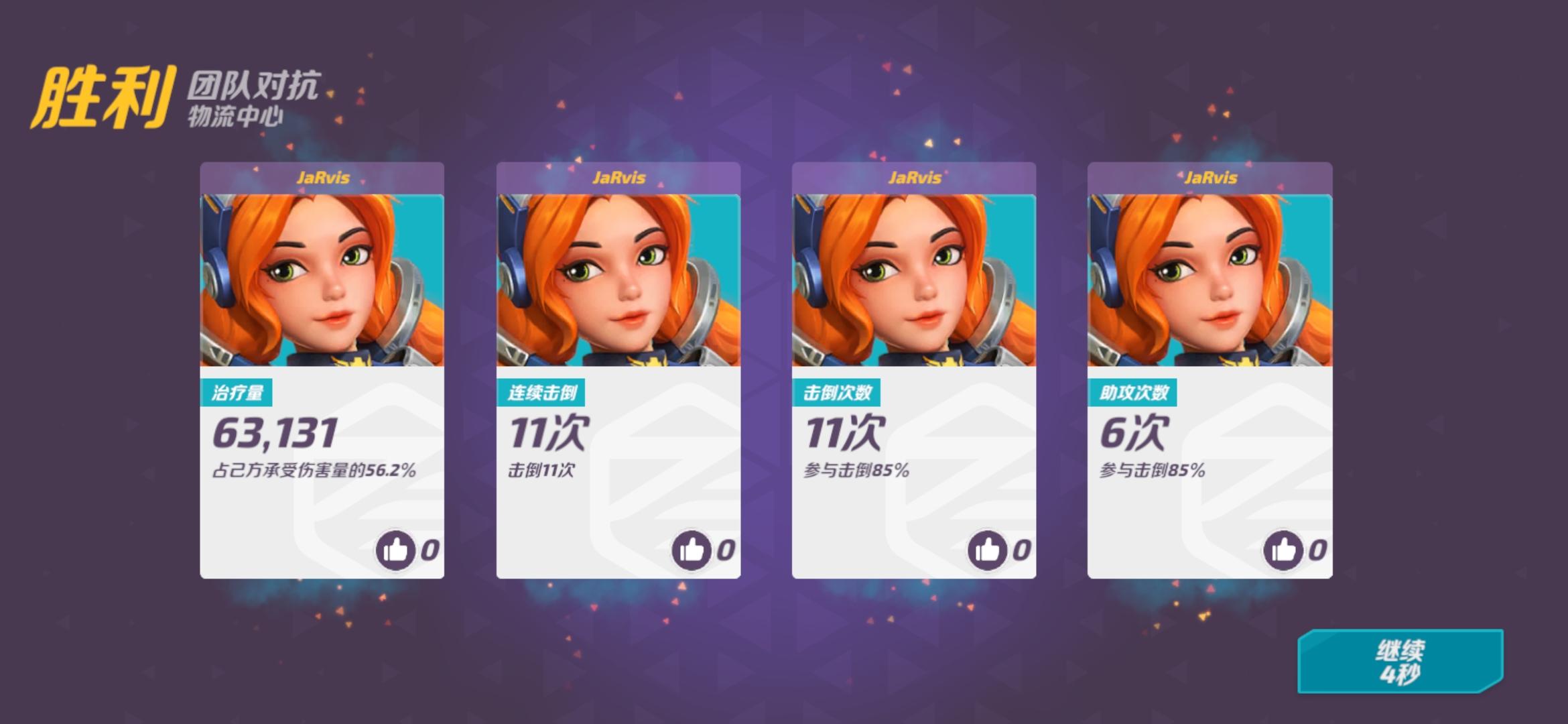Tap the like icon on the 连续击倒 card

coord(692,550)
